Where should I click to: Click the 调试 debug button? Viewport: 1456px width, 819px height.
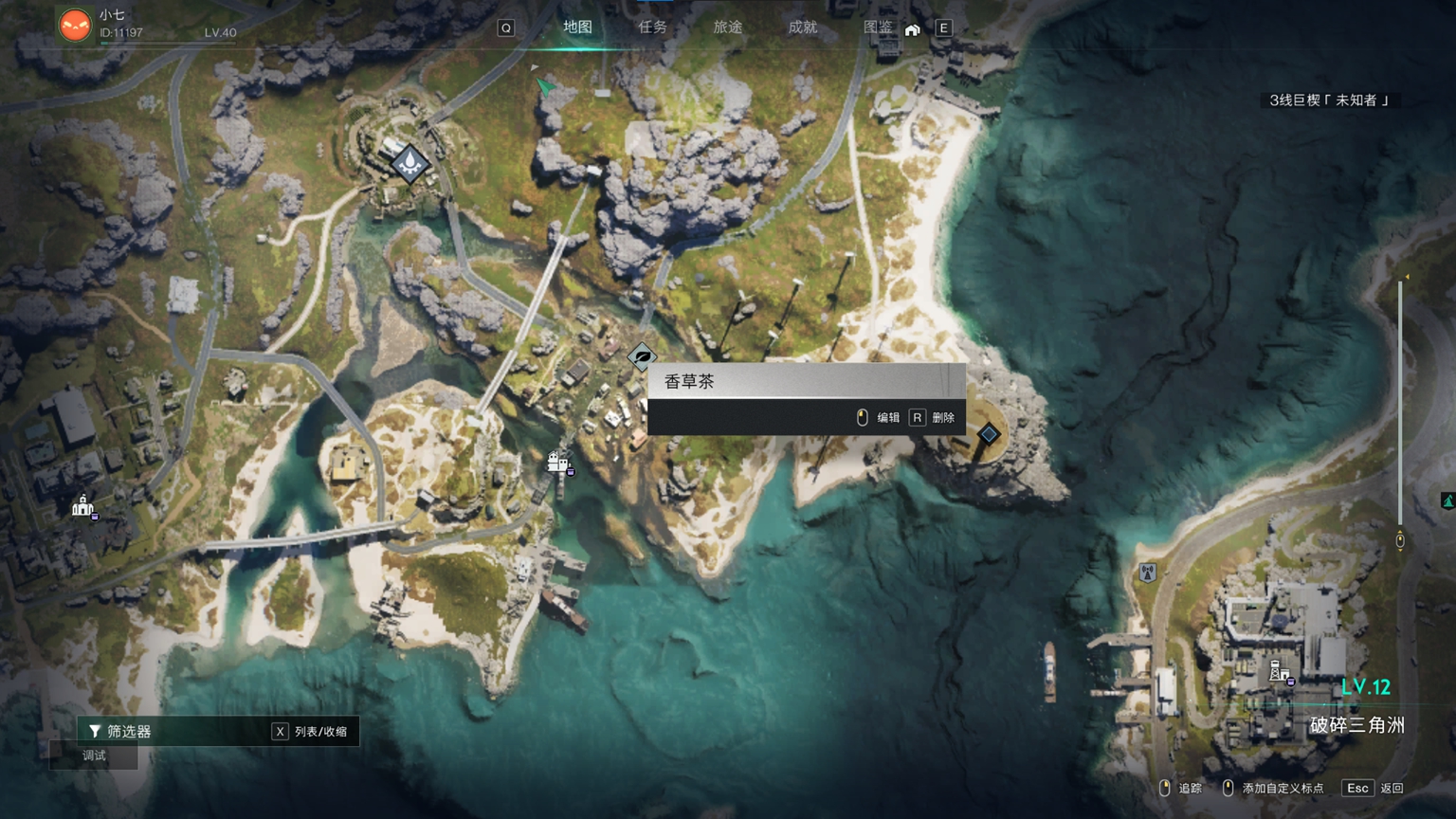[94, 755]
